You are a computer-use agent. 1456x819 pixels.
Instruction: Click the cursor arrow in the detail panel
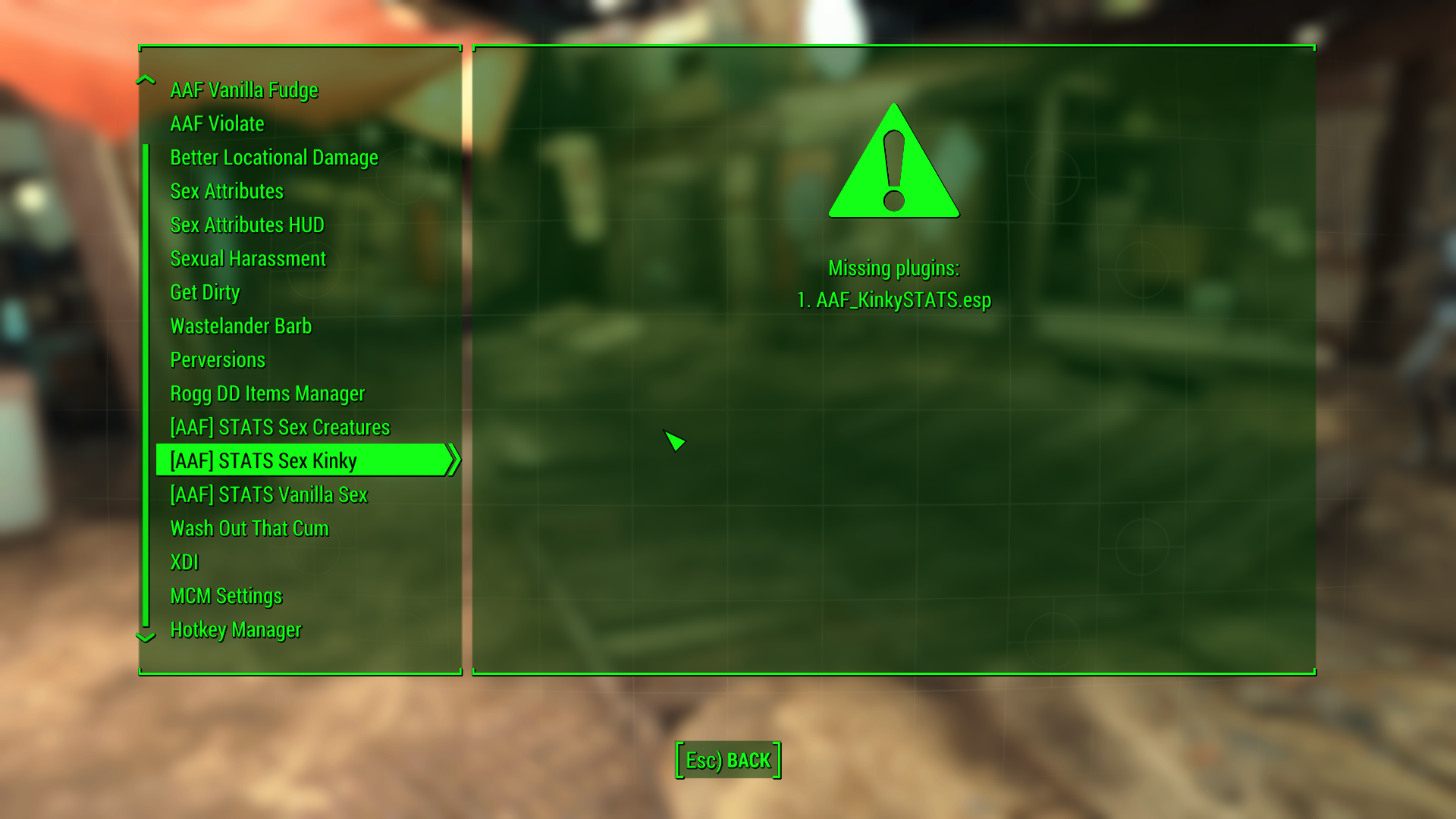click(673, 441)
